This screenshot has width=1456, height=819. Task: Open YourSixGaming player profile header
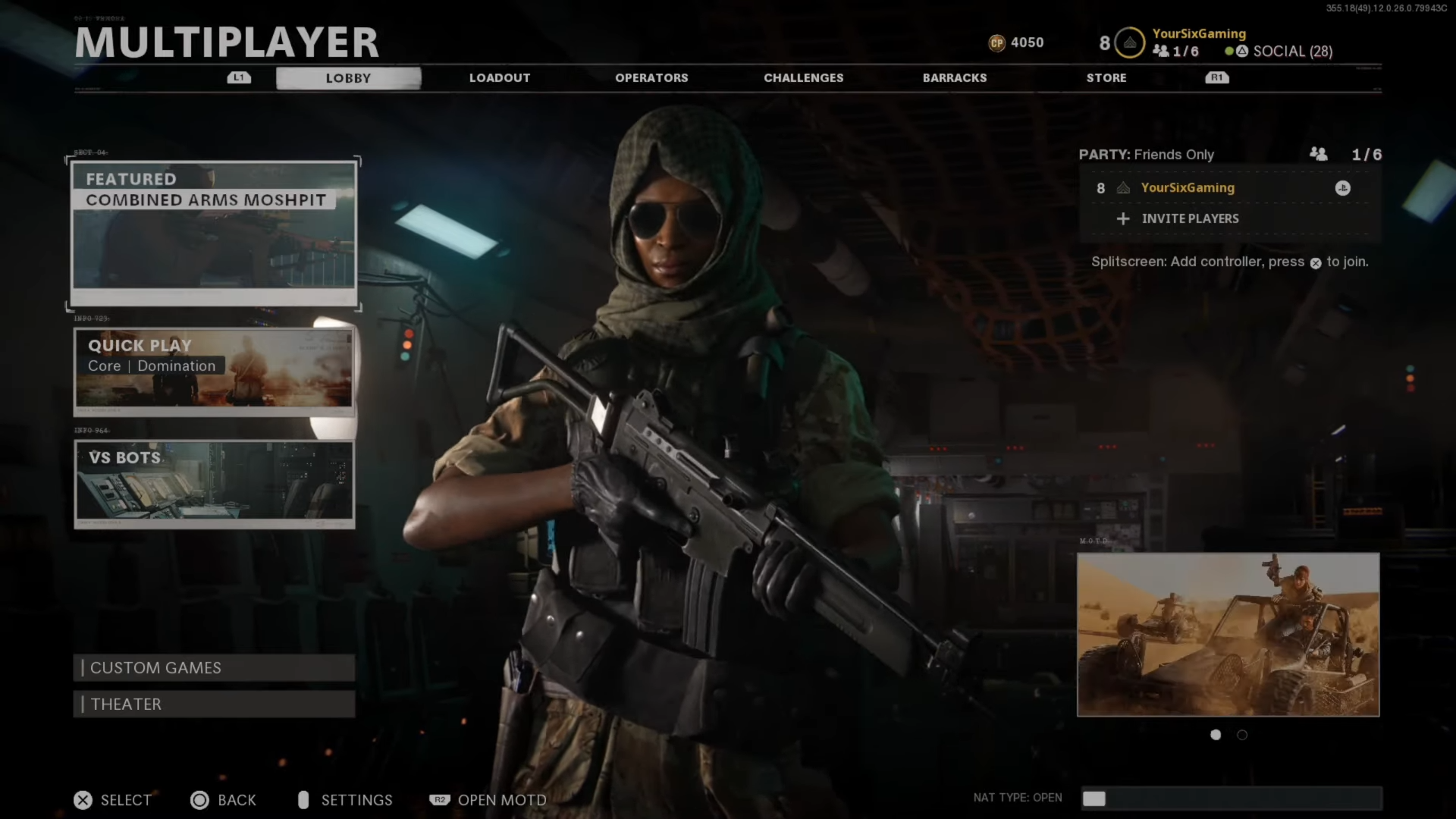click(x=1198, y=33)
